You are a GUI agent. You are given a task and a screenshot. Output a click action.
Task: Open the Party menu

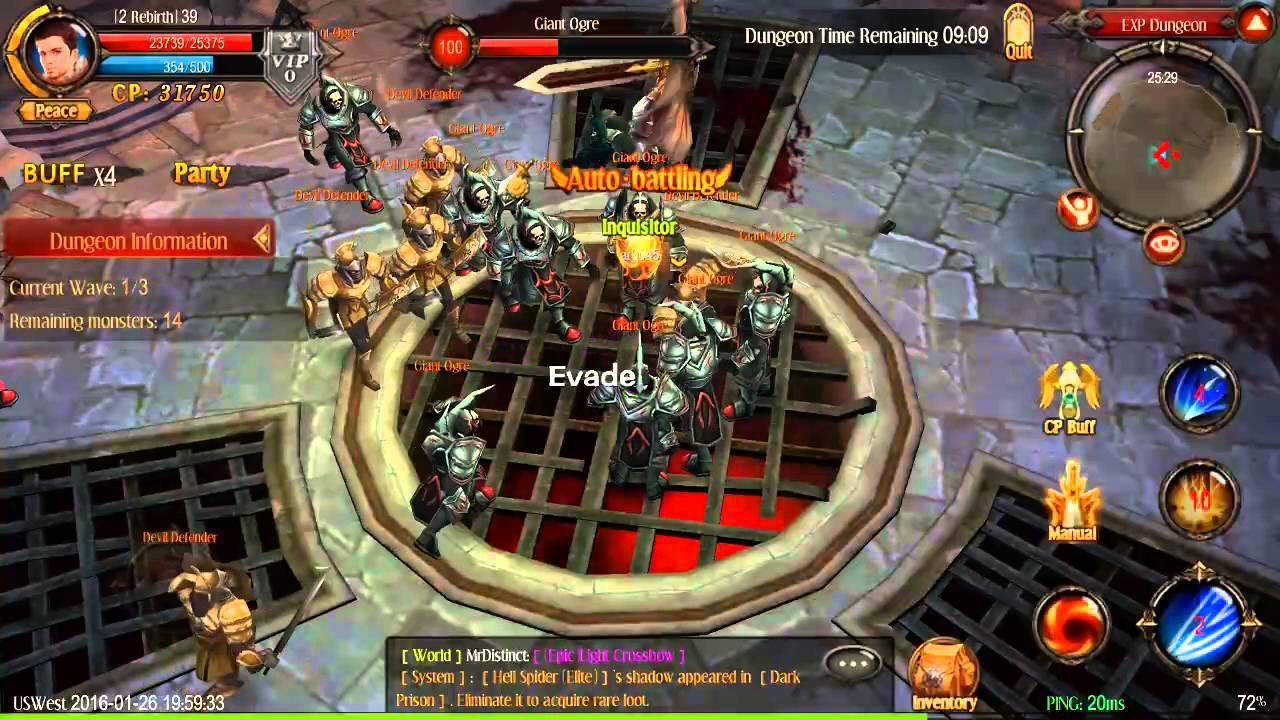tap(202, 173)
